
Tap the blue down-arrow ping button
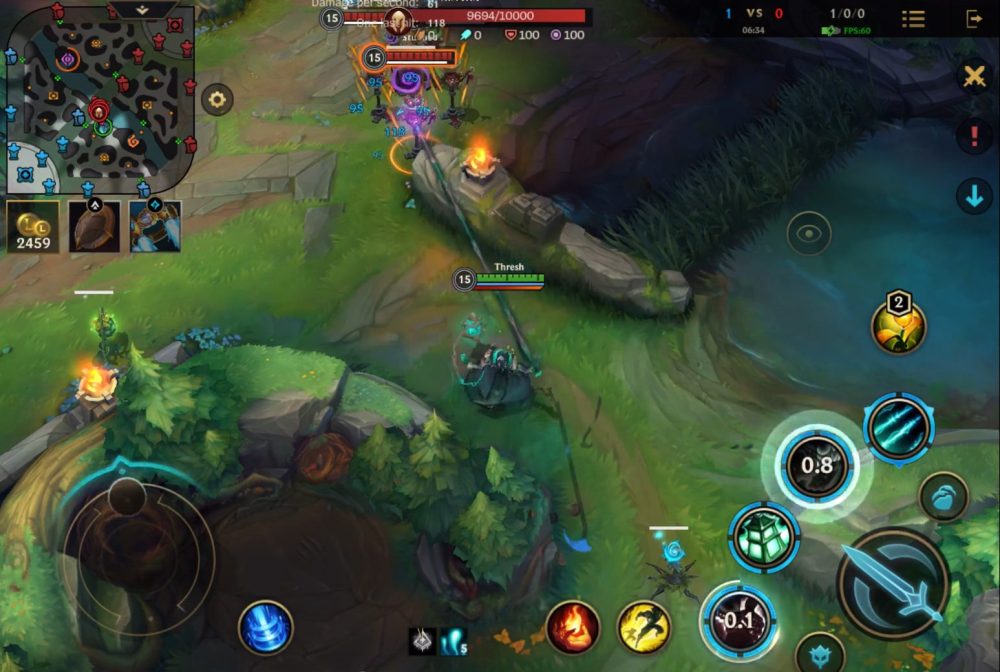(x=974, y=196)
